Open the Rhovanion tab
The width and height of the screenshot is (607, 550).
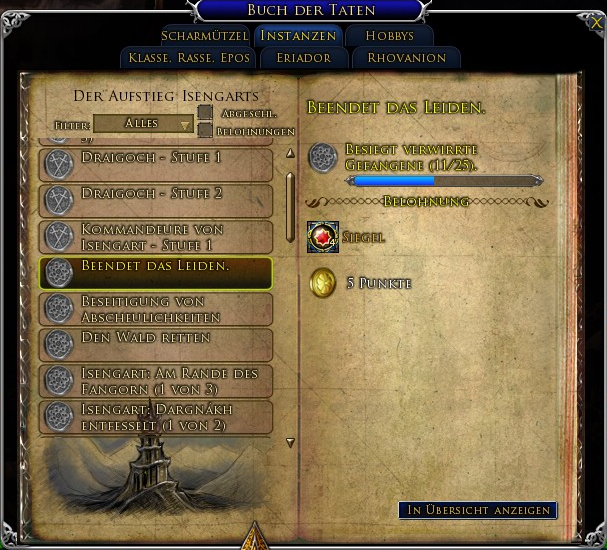click(x=406, y=58)
